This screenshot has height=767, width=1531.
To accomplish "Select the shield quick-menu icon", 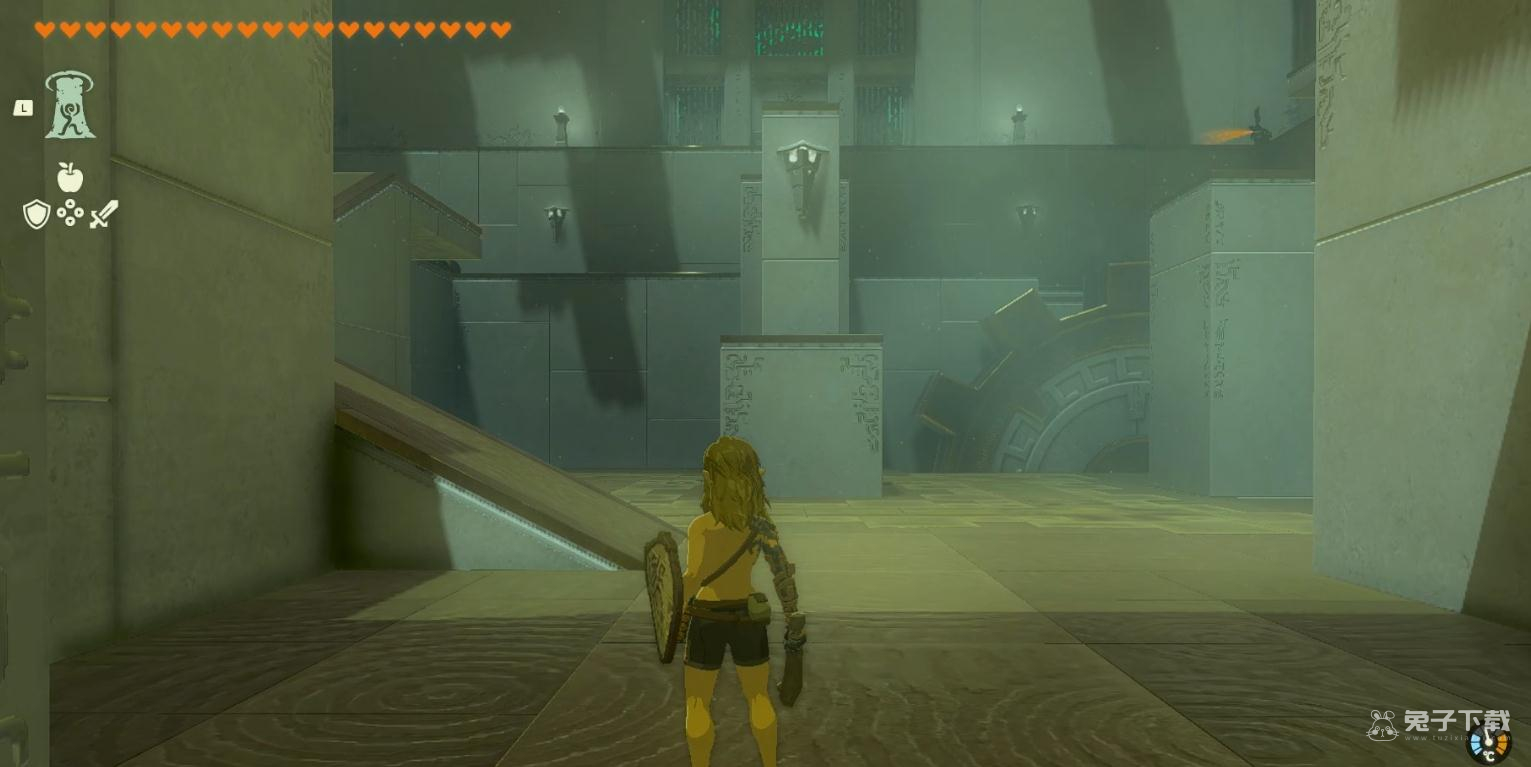I will coord(36,213).
